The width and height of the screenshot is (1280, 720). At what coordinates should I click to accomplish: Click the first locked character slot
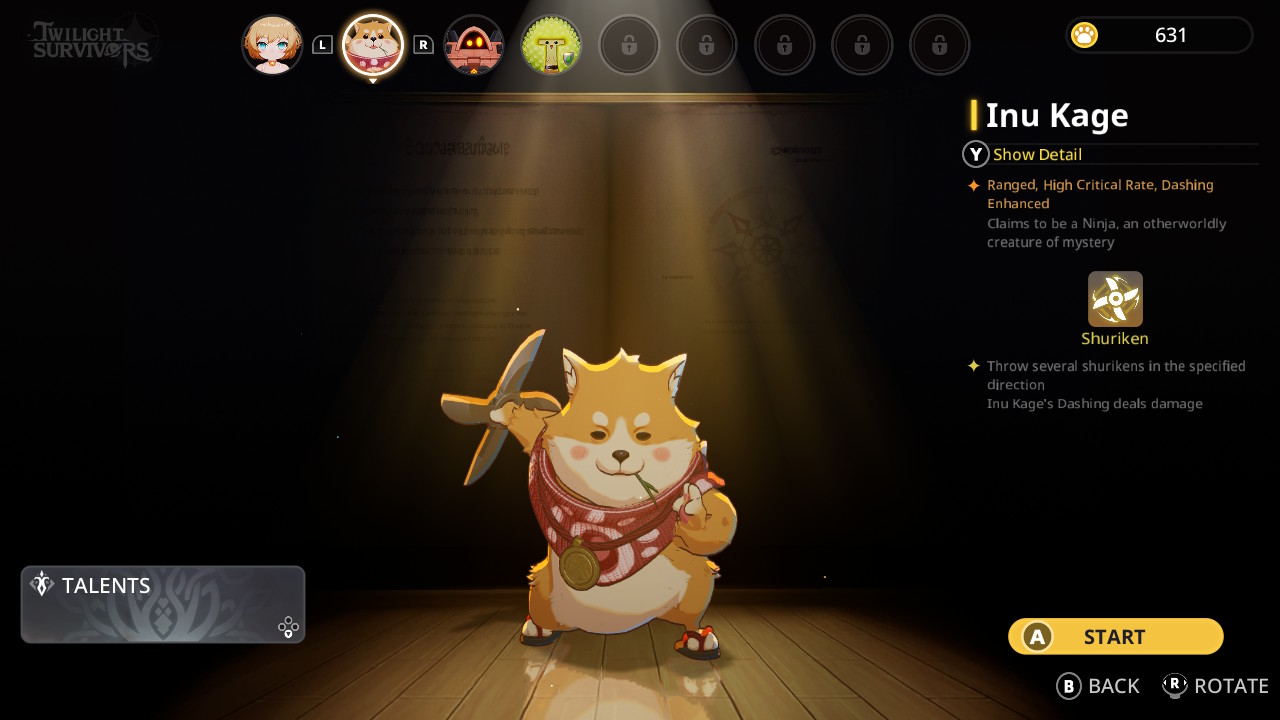629,44
